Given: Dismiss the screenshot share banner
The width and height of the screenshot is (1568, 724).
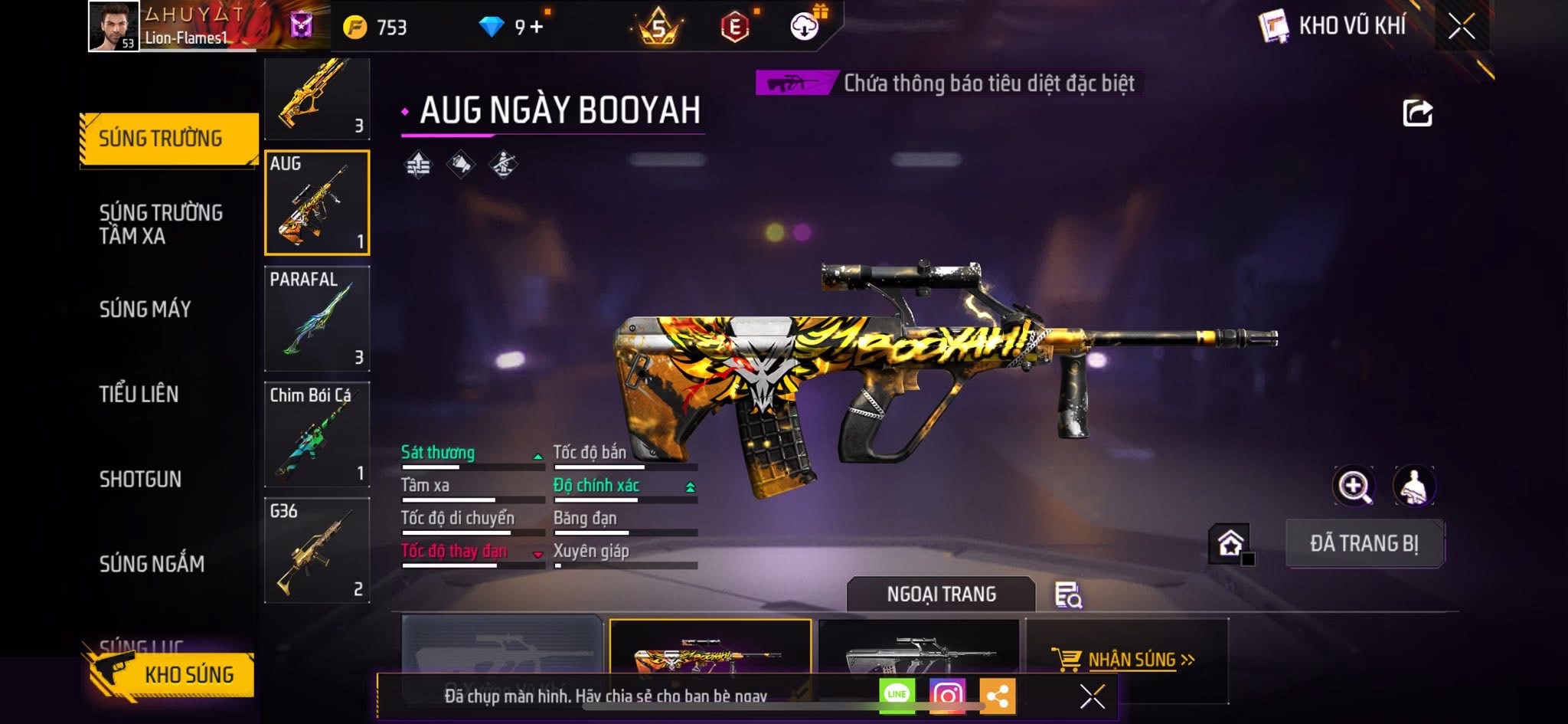Looking at the screenshot, I should tap(1092, 696).
